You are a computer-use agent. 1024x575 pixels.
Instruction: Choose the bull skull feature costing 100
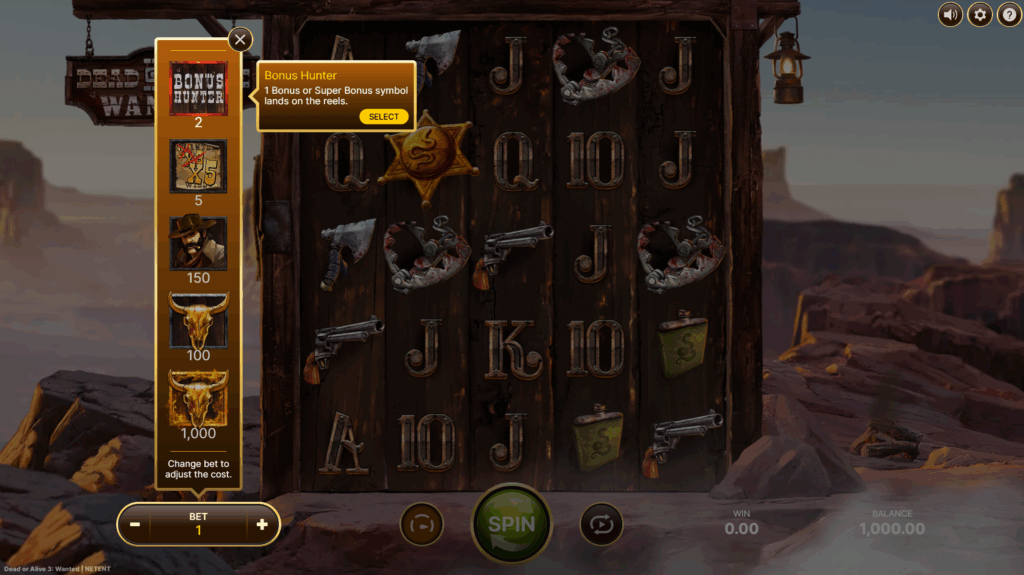[198, 320]
